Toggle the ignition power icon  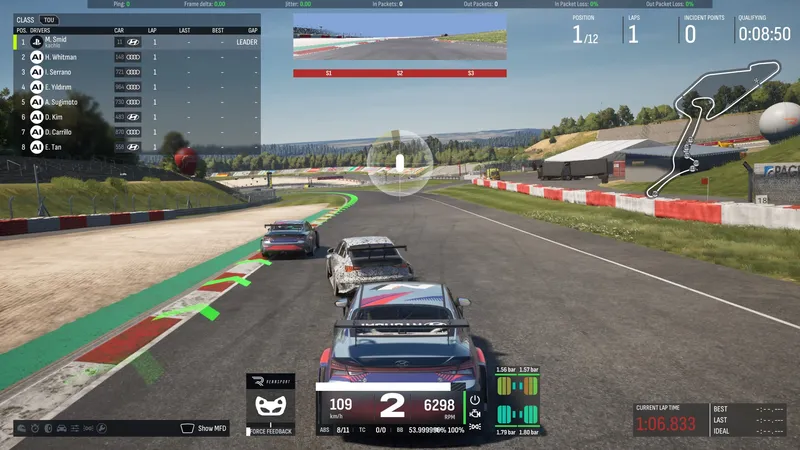pos(475,399)
